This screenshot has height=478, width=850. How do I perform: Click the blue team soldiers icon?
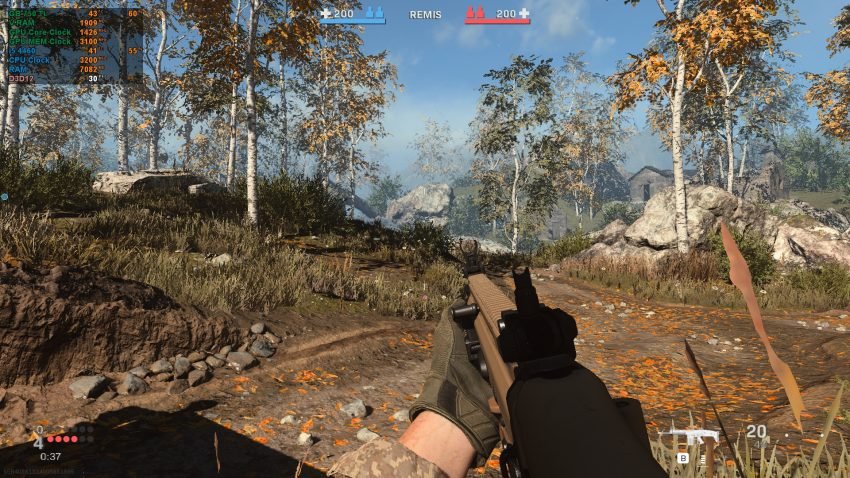(372, 13)
